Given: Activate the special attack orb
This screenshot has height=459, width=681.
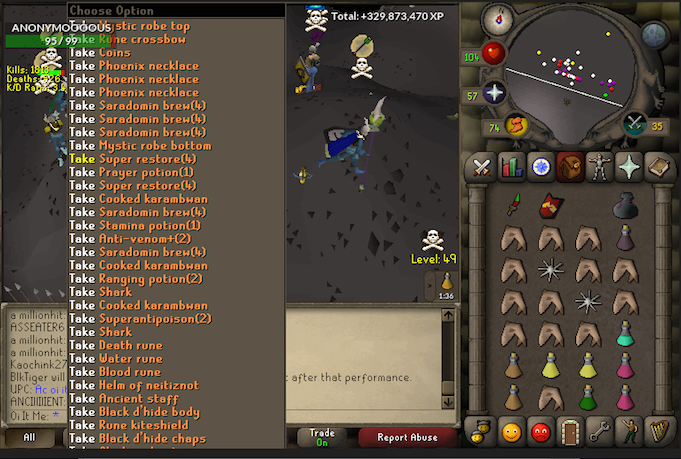Looking at the screenshot, I should (x=633, y=124).
